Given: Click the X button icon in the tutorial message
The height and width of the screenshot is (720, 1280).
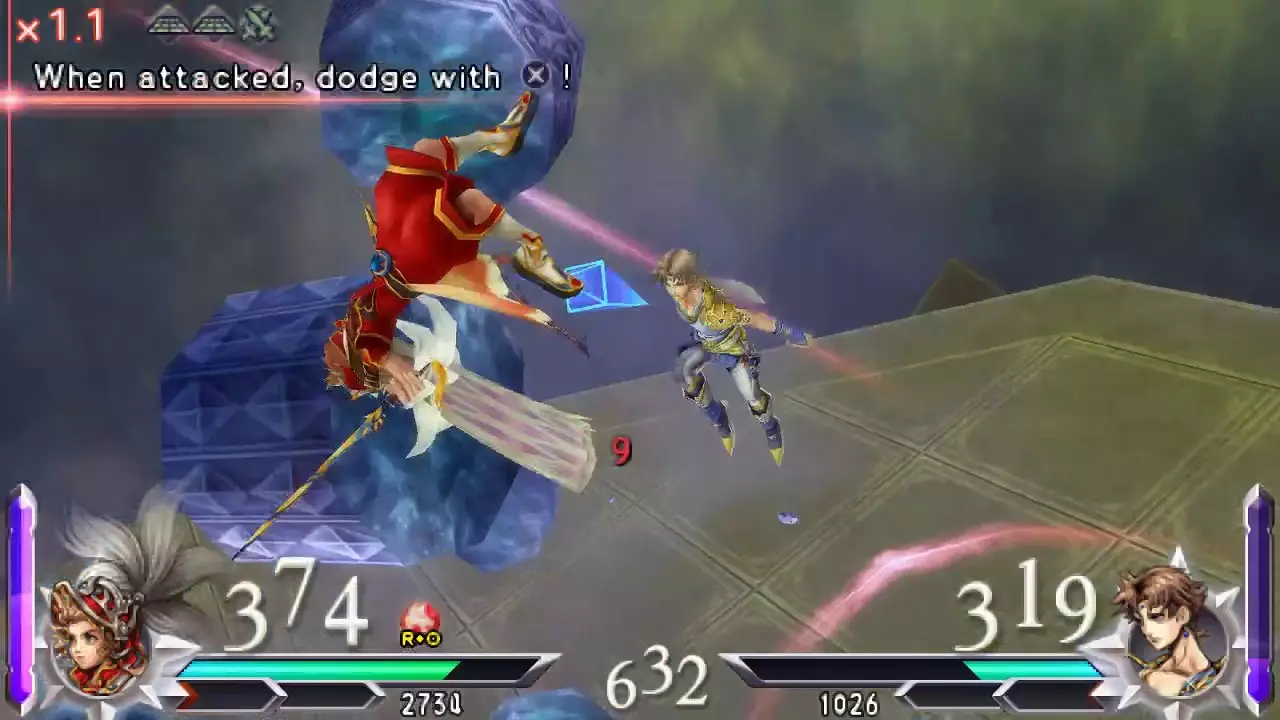Looking at the screenshot, I should click(x=536, y=75).
